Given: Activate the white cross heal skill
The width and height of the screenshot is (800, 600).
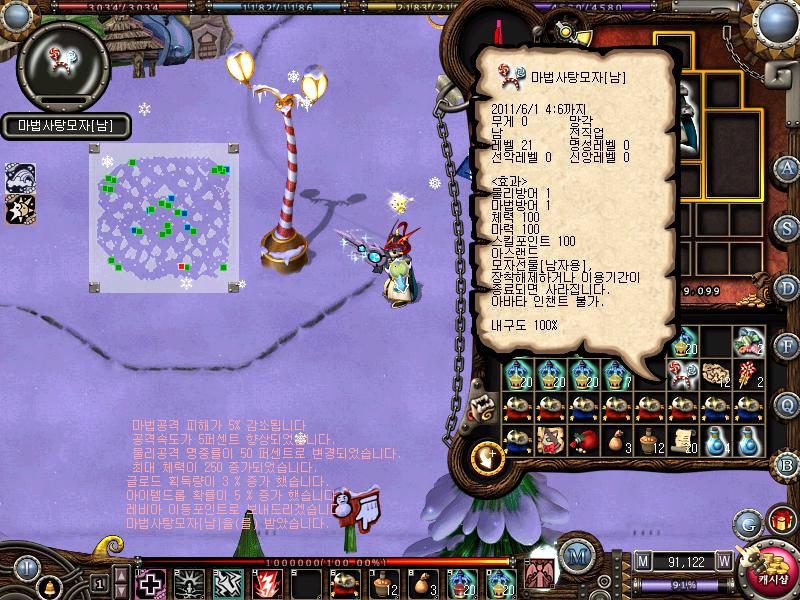Looking at the screenshot, I should click(150, 582).
